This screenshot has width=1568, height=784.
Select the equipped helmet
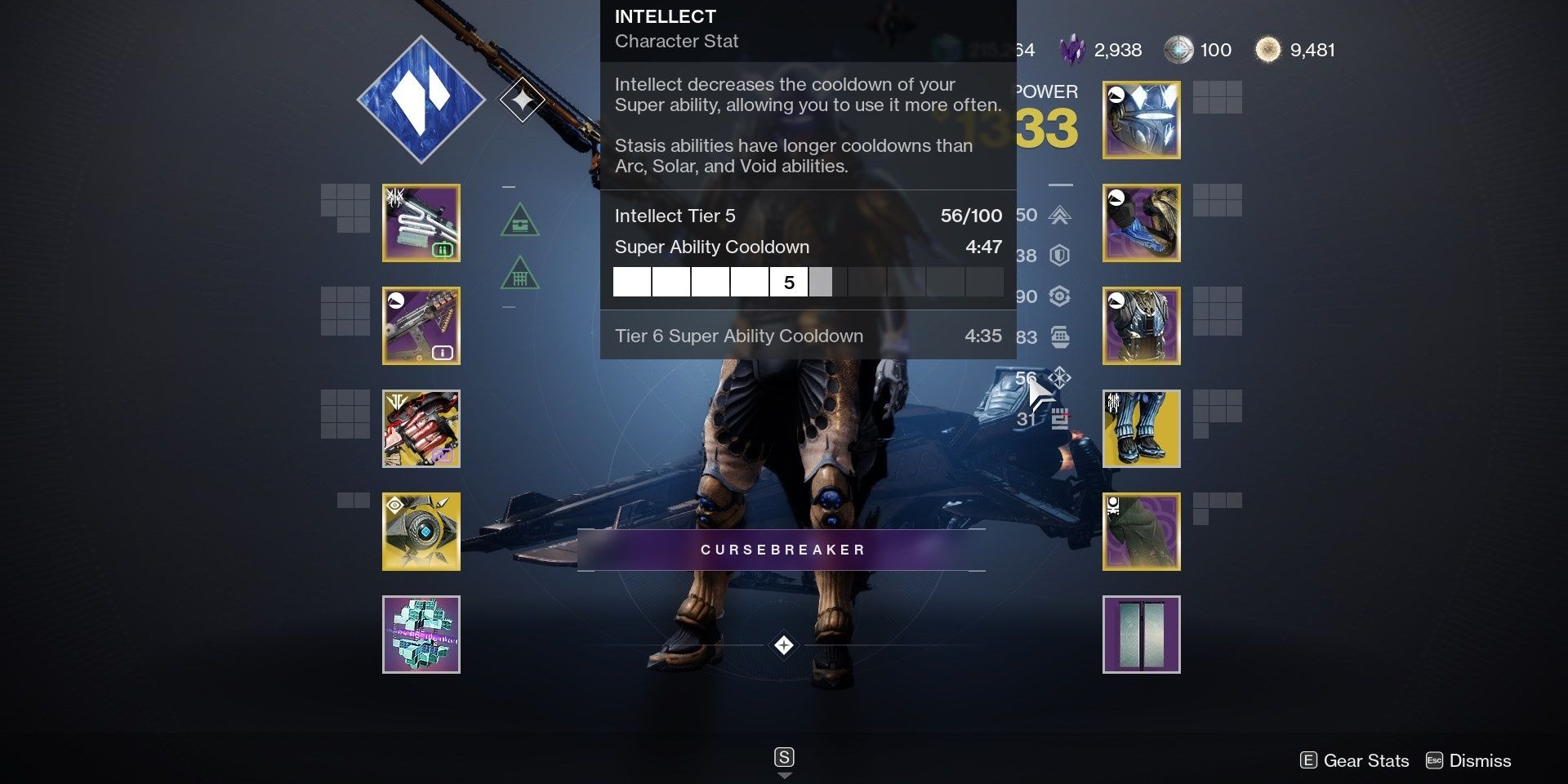pos(1141,119)
